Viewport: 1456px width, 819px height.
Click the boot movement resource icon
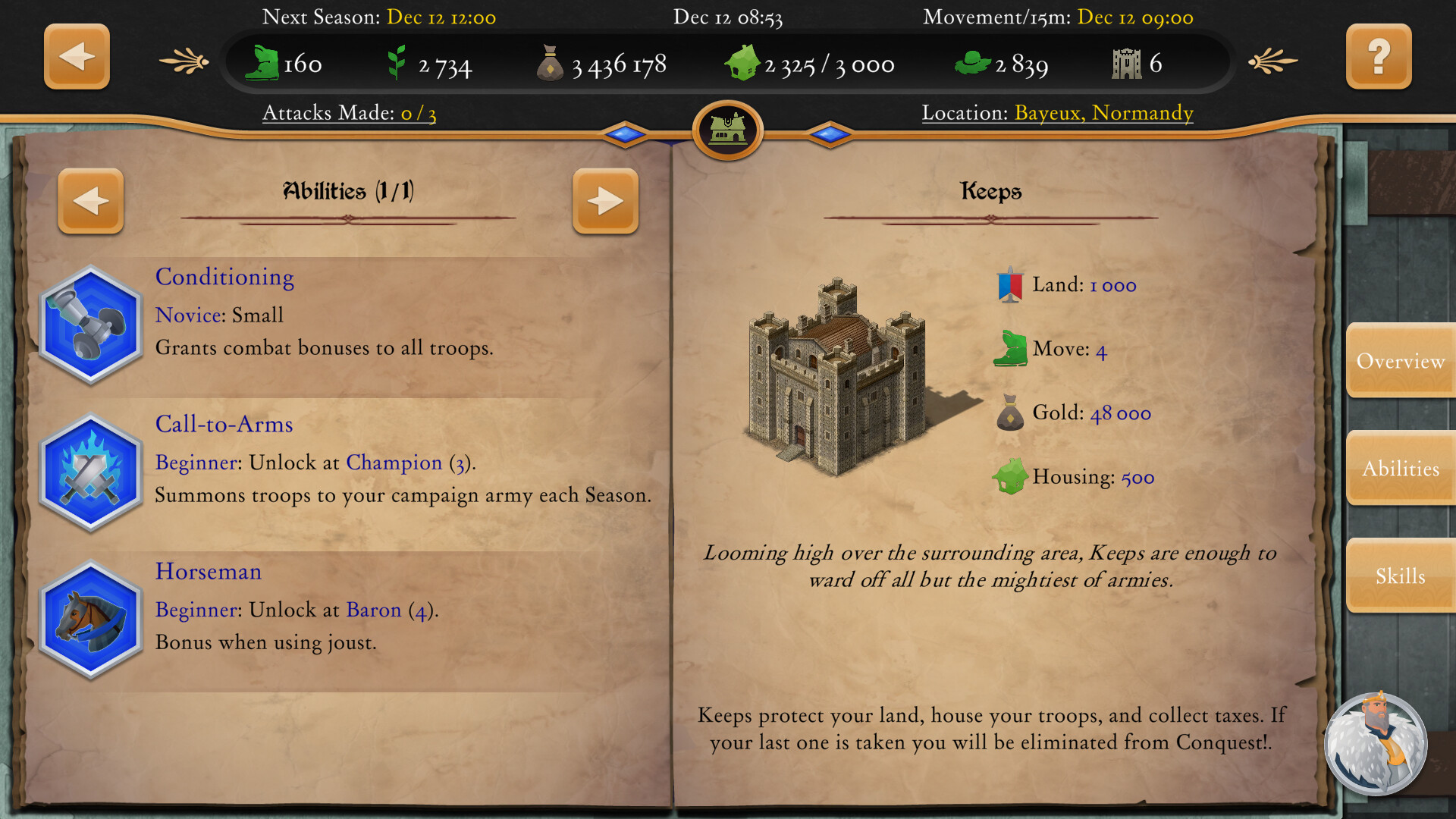tap(262, 64)
